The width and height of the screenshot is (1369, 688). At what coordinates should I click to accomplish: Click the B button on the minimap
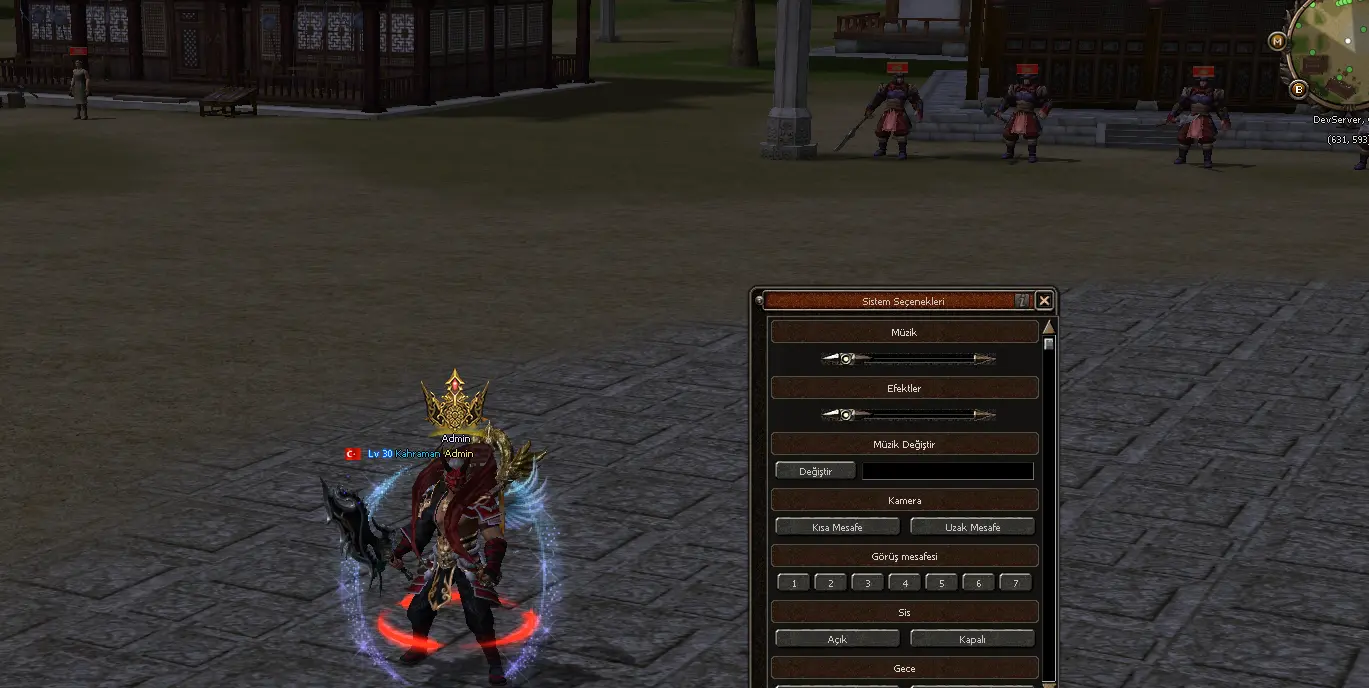[x=1299, y=89]
